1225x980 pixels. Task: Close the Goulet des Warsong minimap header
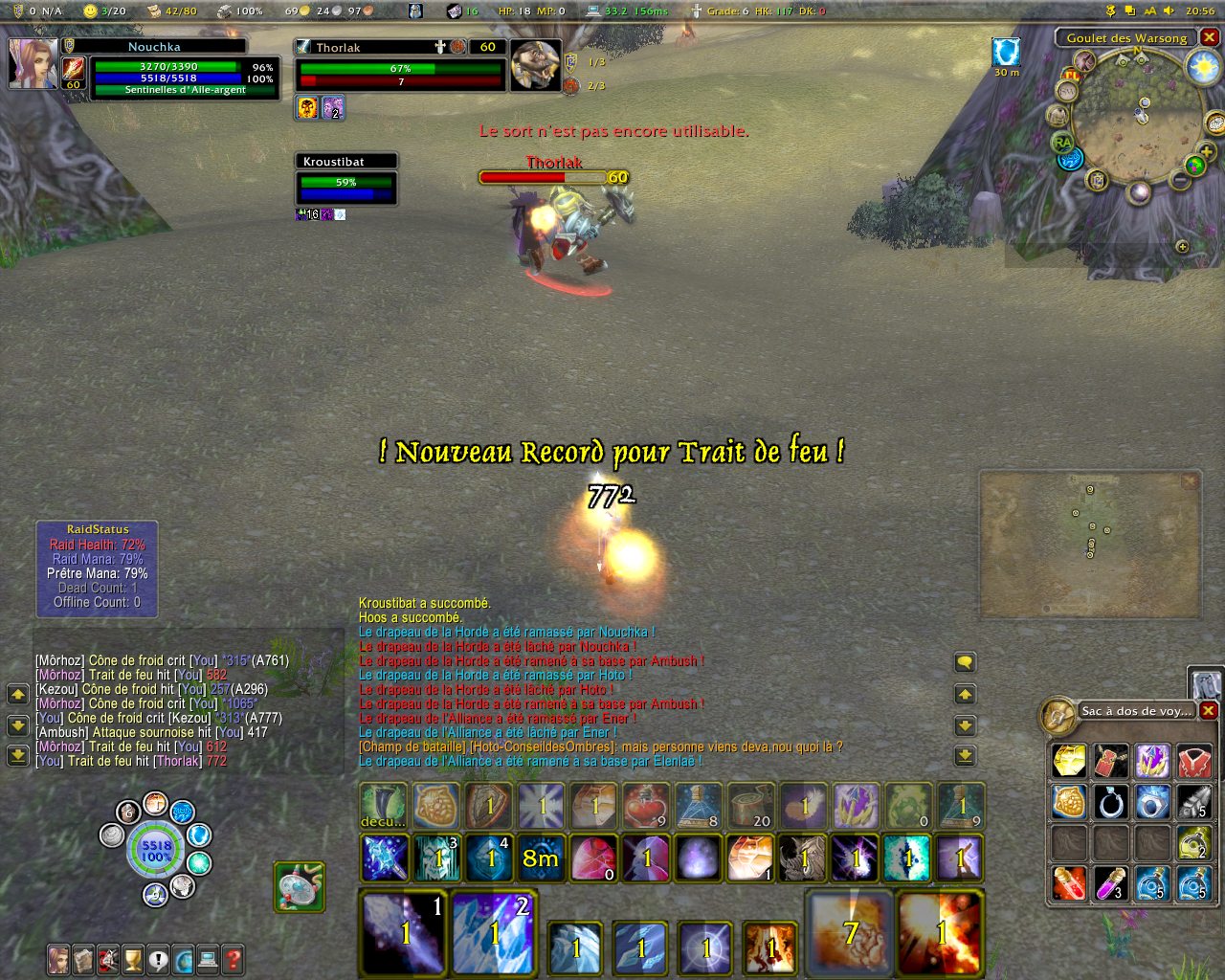(x=1210, y=37)
